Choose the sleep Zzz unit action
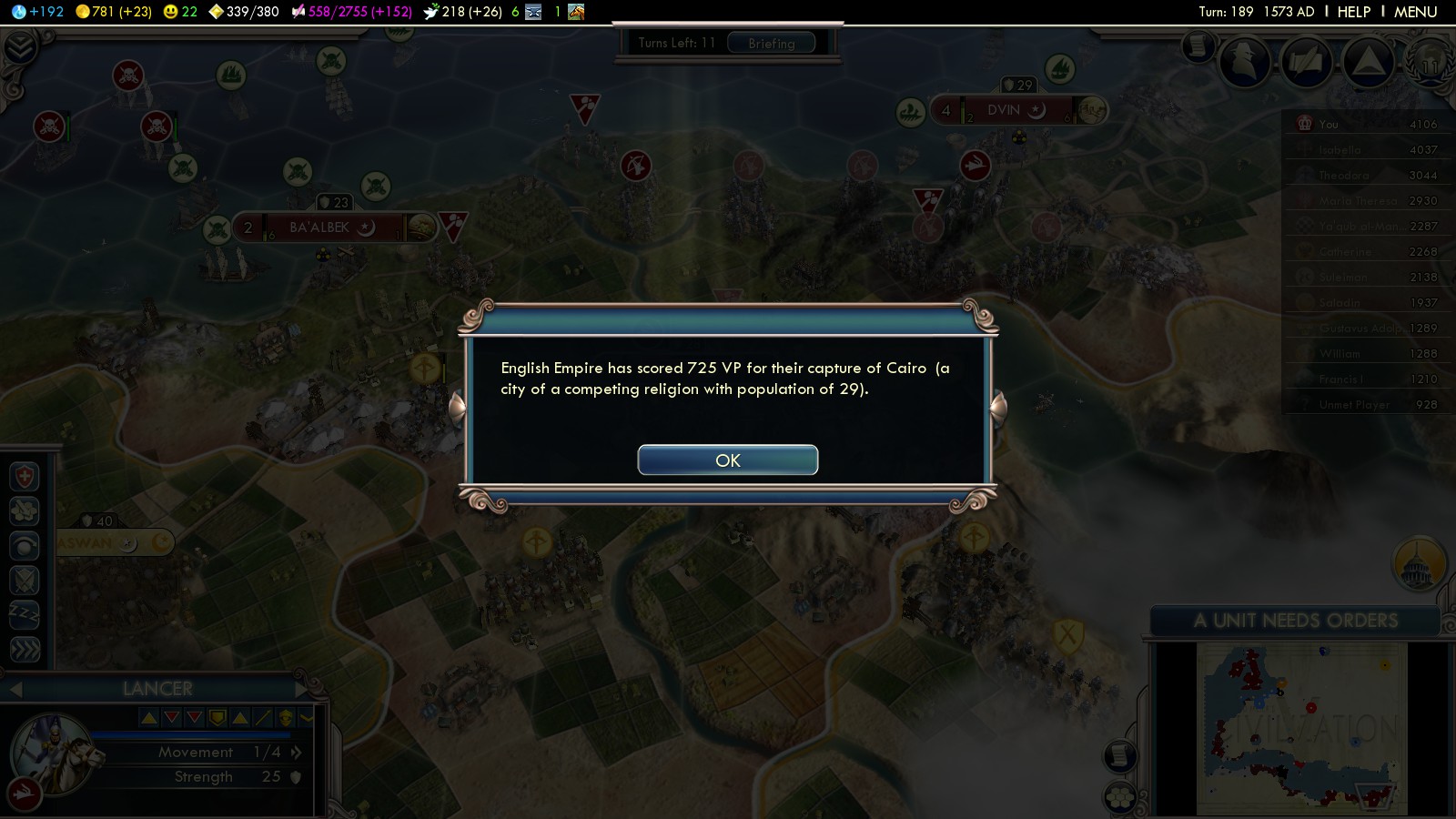1456x819 pixels. click(x=25, y=614)
